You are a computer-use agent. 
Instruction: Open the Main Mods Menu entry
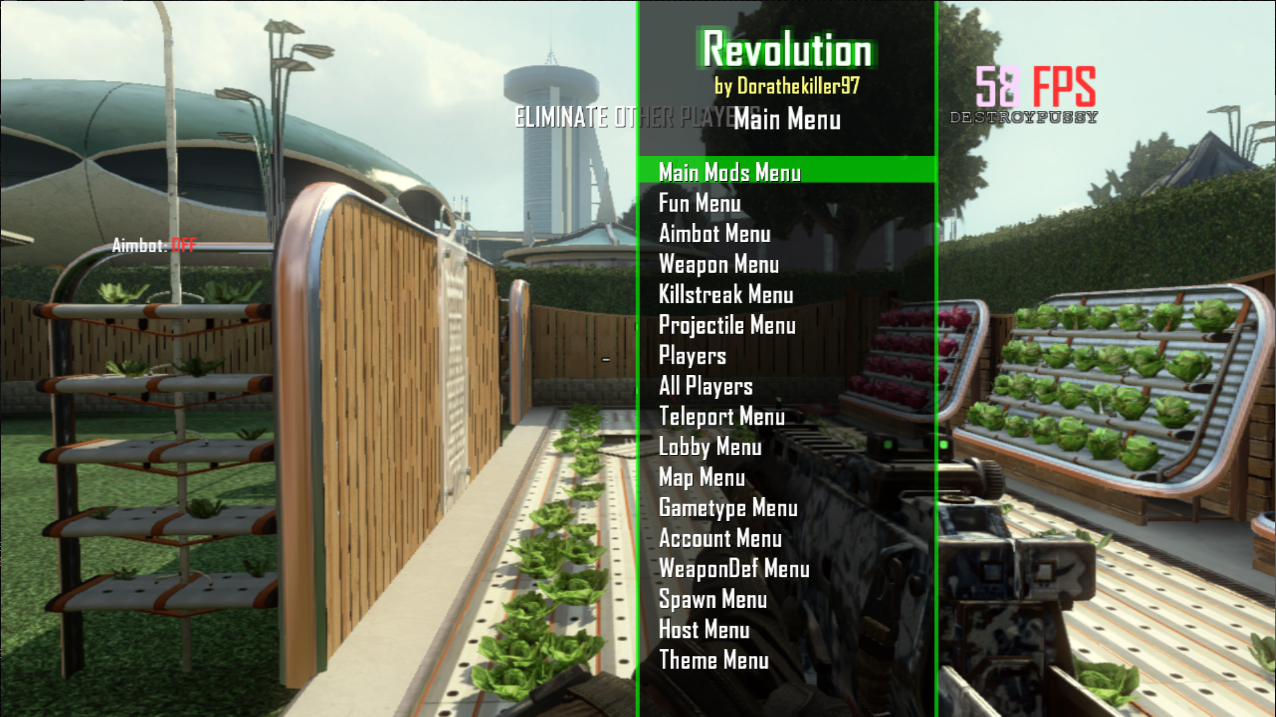click(729, 172)
